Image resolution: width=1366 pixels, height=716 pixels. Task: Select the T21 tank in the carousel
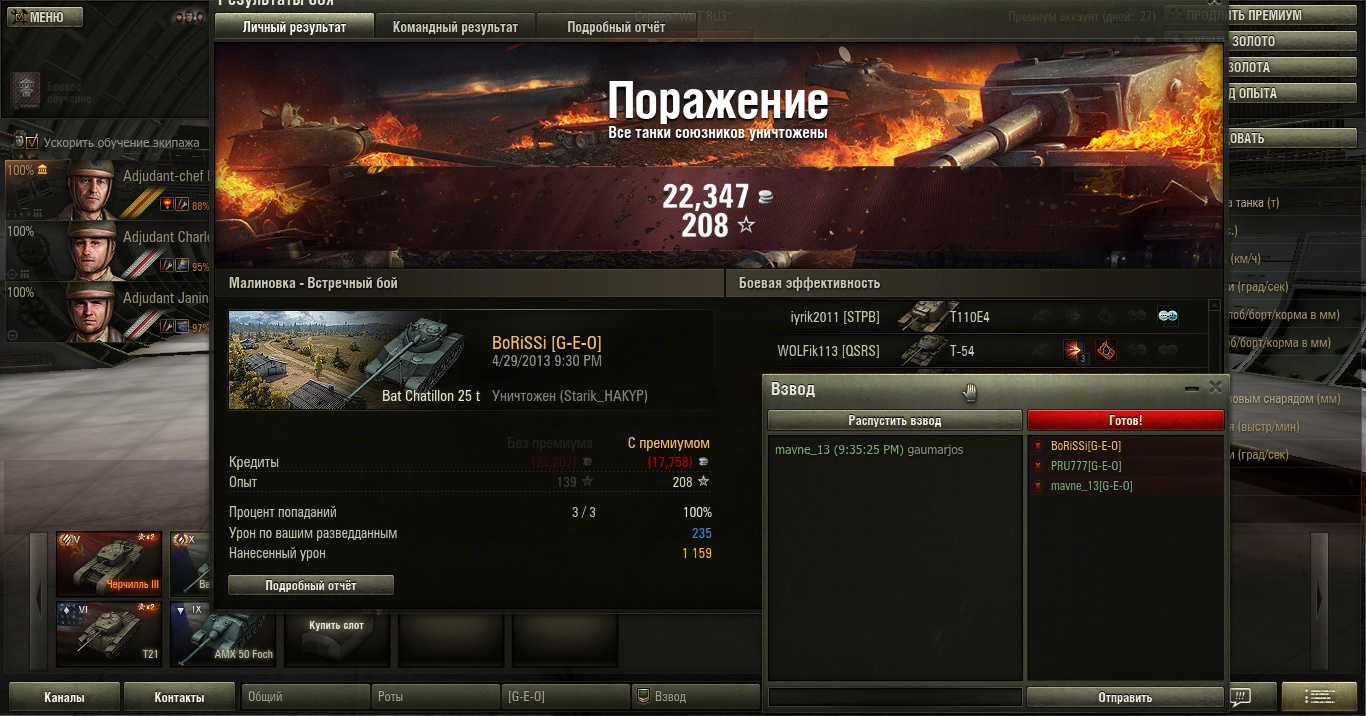pyautogui.click(x=109, y=635)
